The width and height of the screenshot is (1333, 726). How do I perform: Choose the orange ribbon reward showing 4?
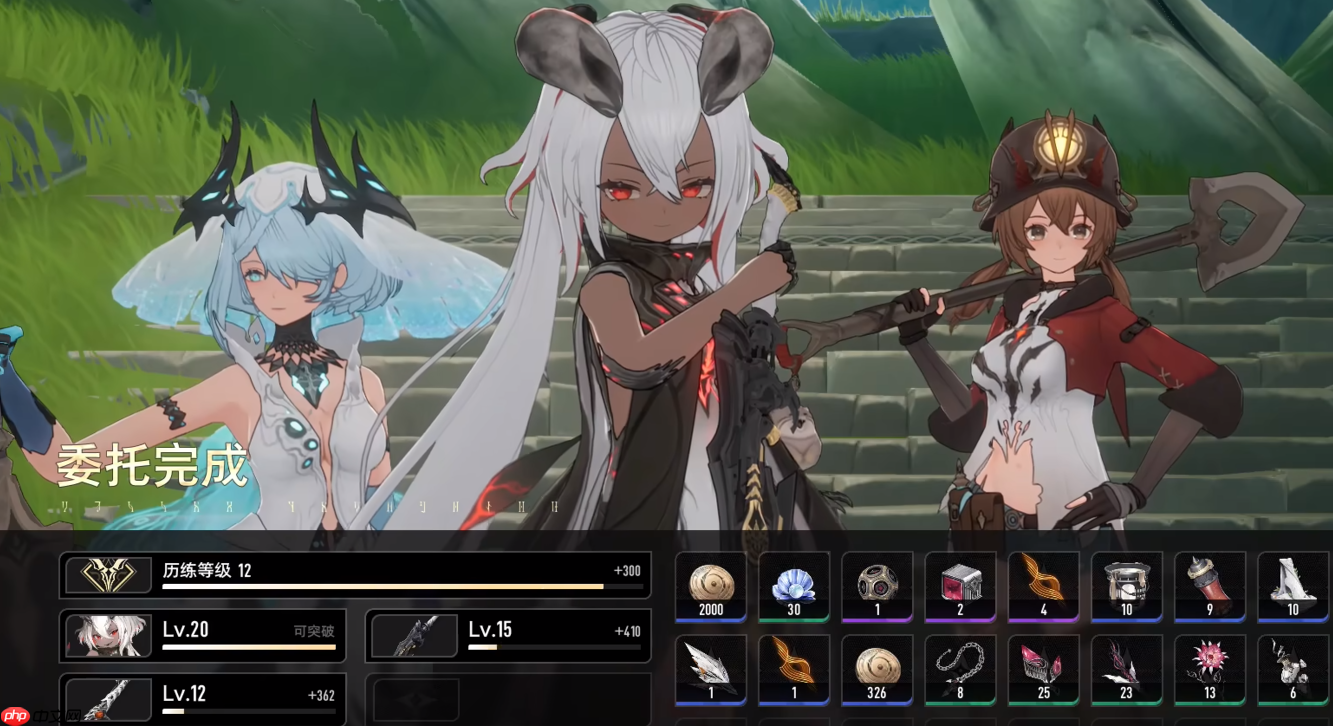[x=1043, y=586]
